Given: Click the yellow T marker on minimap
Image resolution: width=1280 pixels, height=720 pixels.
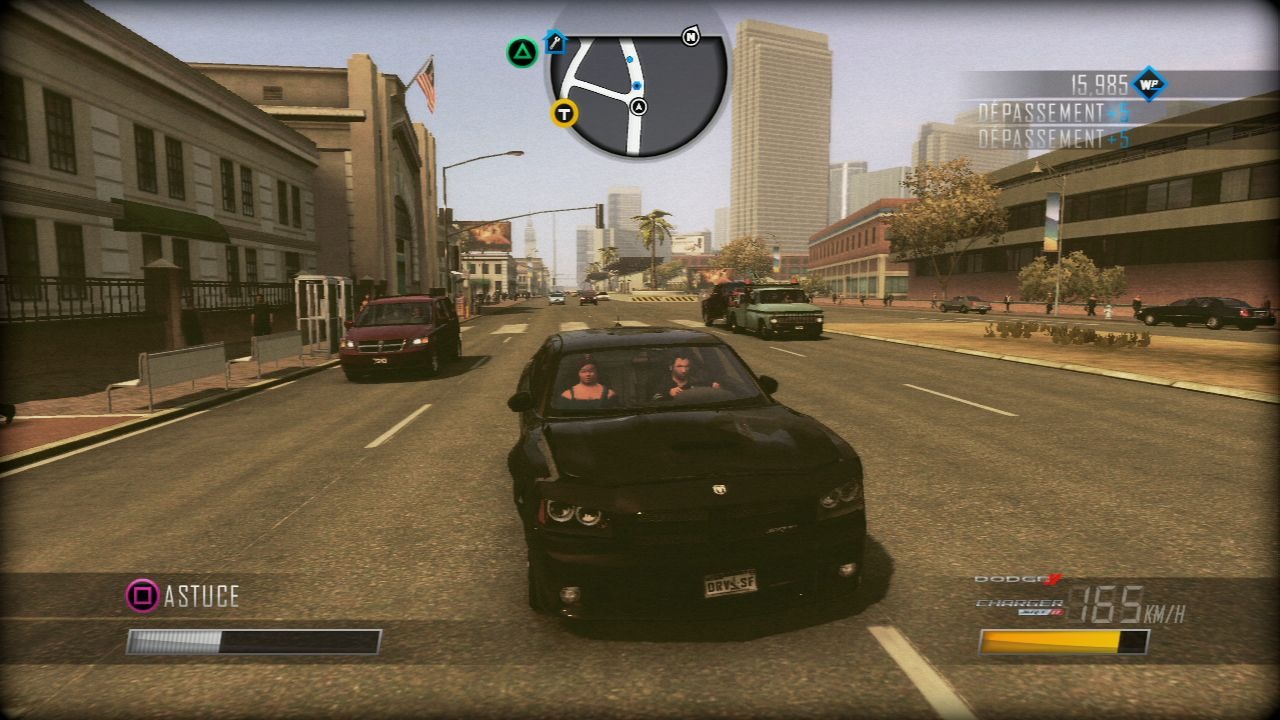Looking at the screenshot, I should tap(565, 113).
